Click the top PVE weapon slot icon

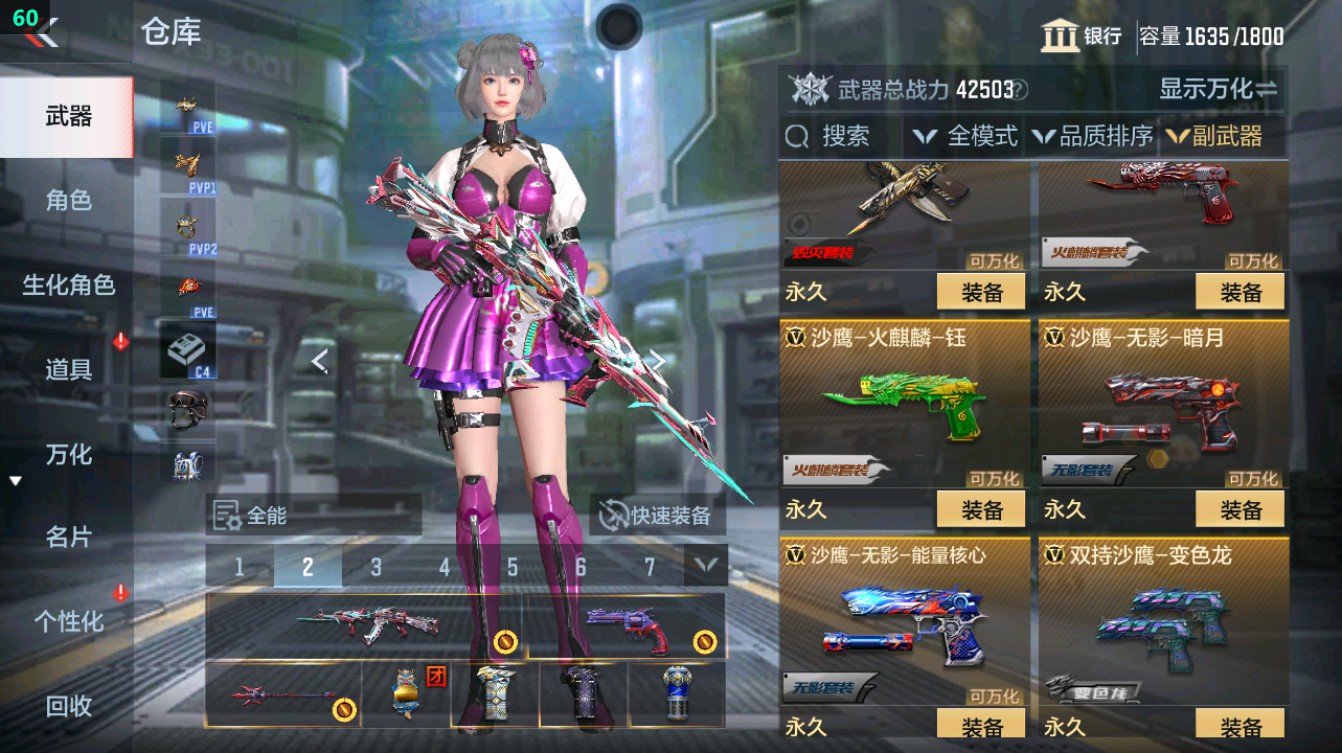[186, 103]
